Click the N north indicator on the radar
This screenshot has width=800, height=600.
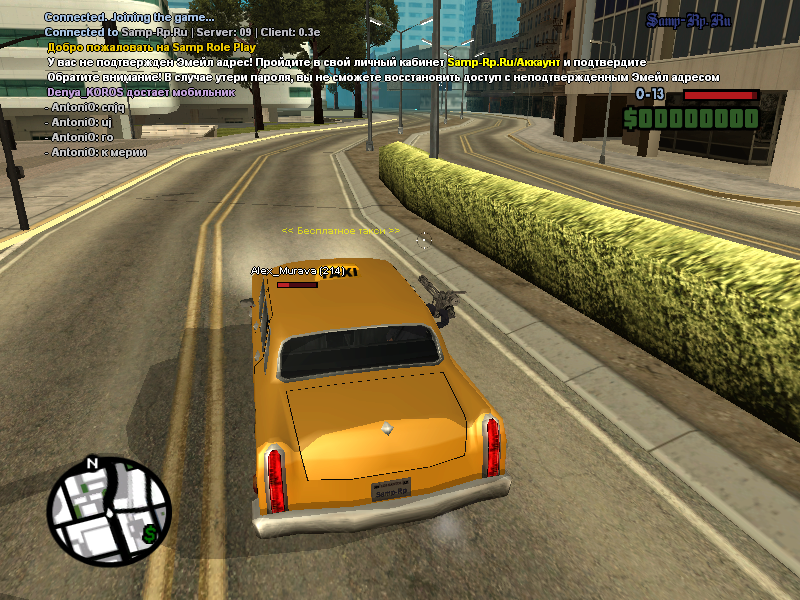point(92,464)
